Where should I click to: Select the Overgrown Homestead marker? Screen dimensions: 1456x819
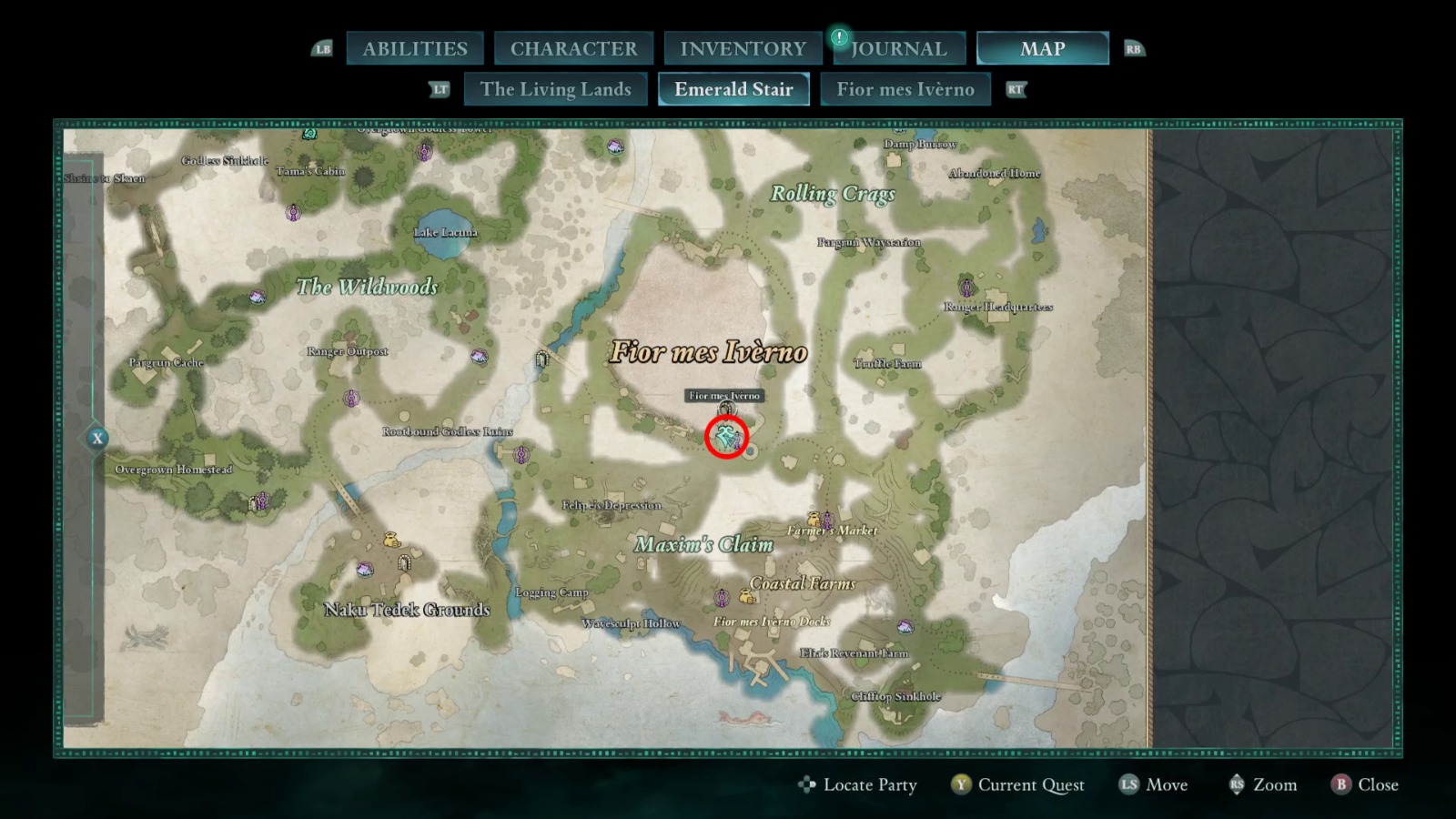[261, 500]
